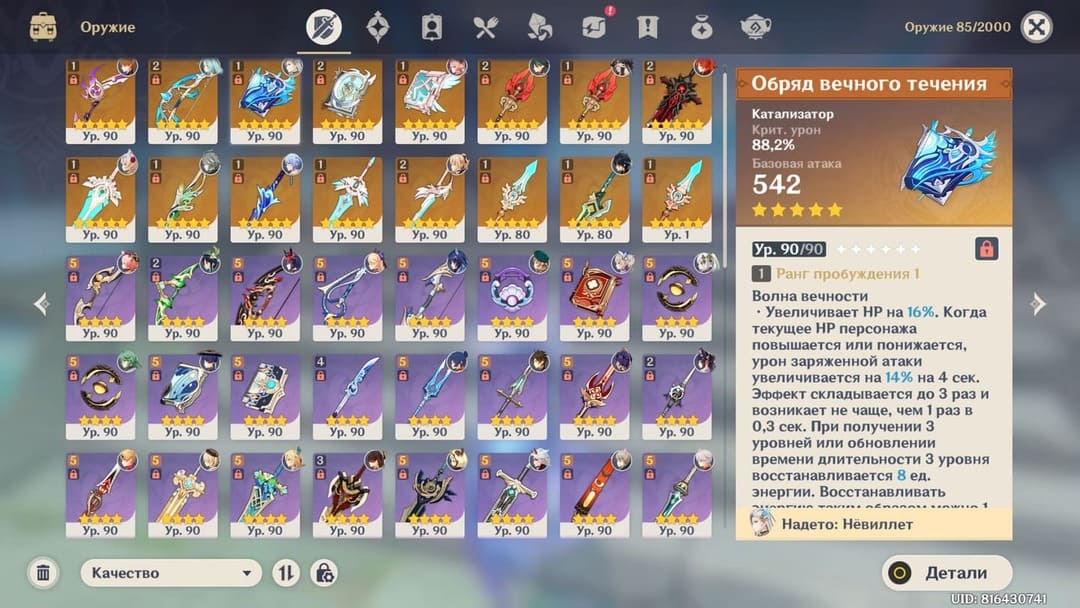Close the inventory screen
1080x608 pixels.
point(1036,27)
